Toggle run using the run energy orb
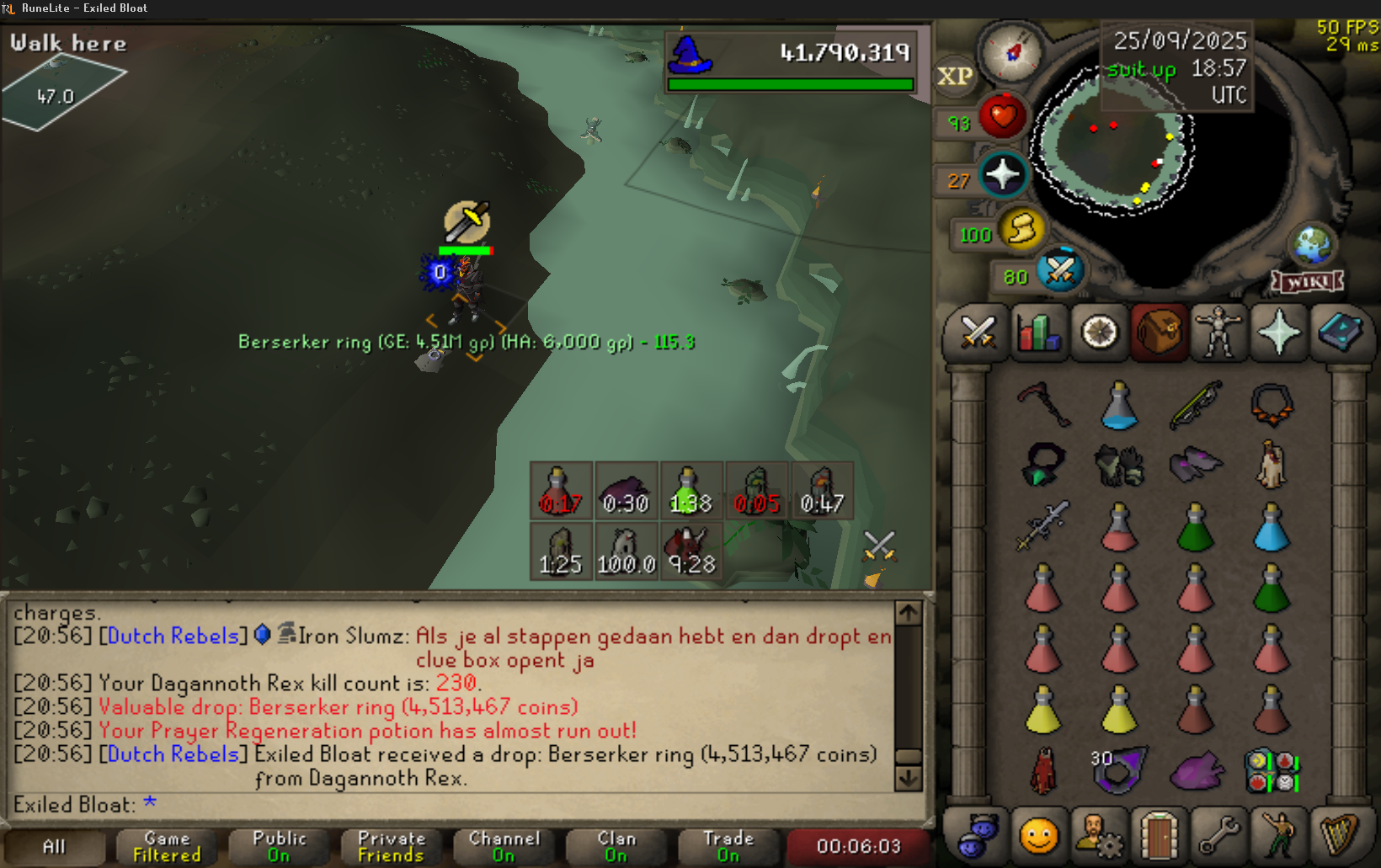 1022,229
